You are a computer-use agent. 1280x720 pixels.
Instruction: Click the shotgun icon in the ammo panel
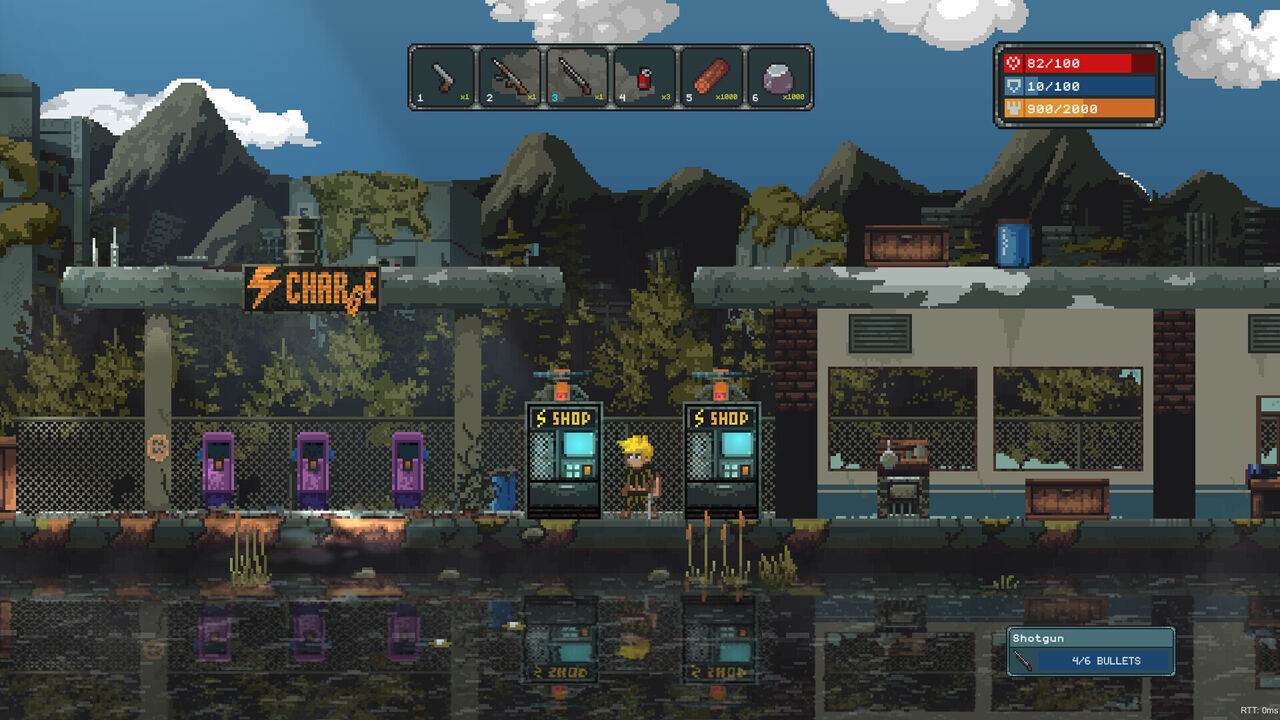coord(1021,660)
